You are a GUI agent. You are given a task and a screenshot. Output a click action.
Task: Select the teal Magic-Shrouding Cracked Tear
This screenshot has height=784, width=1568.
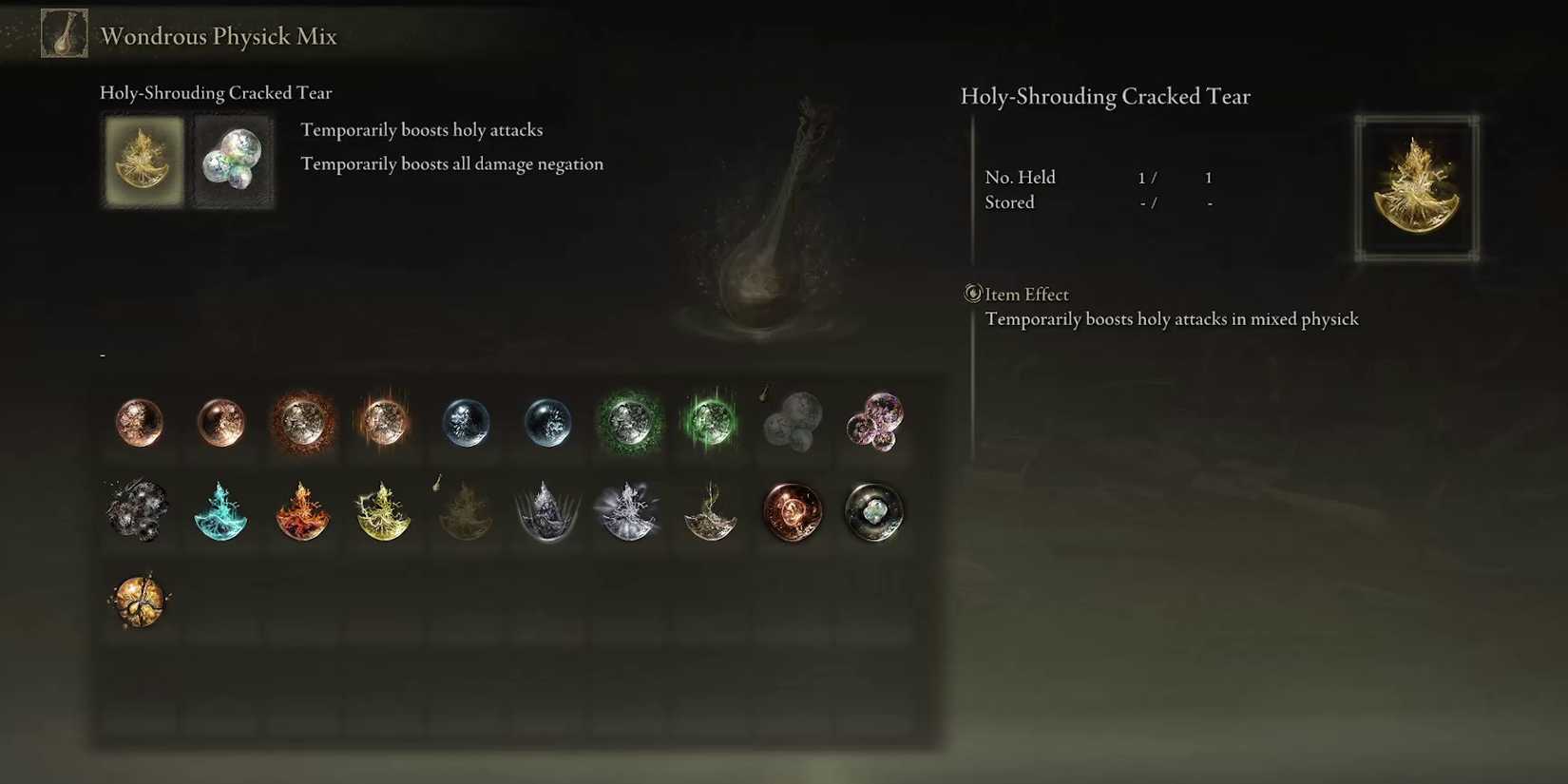221,513
